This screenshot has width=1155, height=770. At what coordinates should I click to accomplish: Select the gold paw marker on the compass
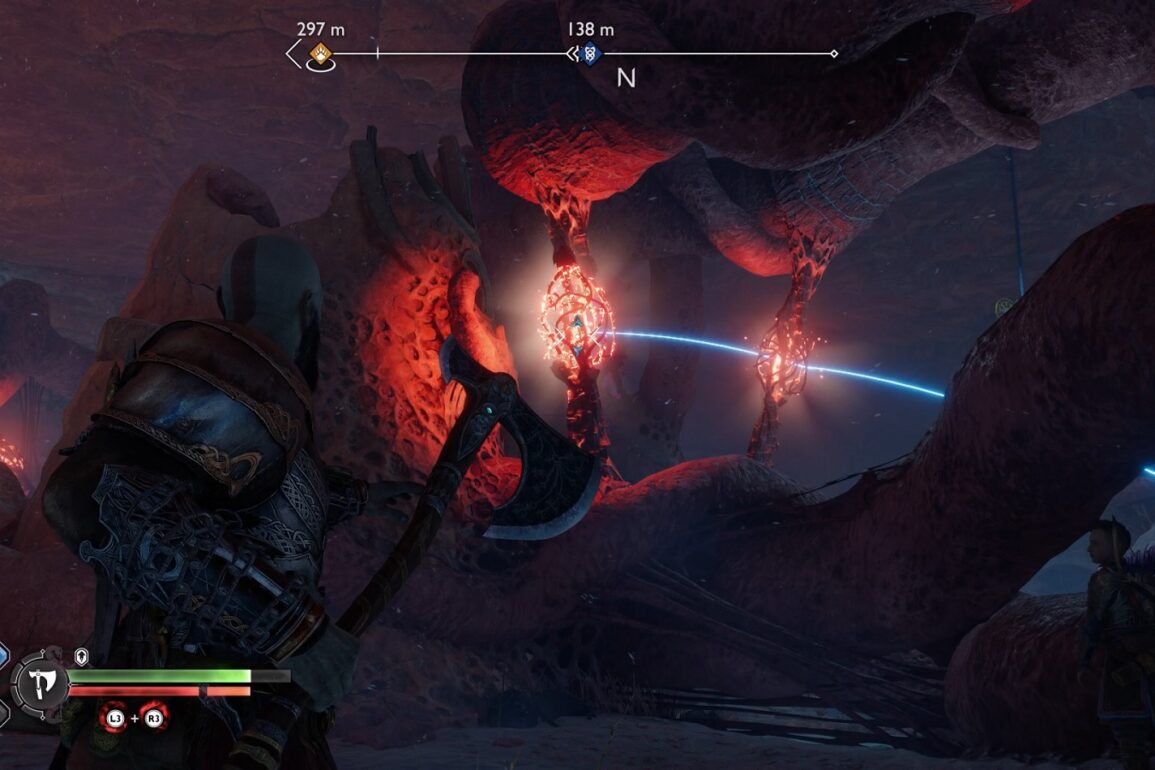pyautogui.click(x=321, y=54)
